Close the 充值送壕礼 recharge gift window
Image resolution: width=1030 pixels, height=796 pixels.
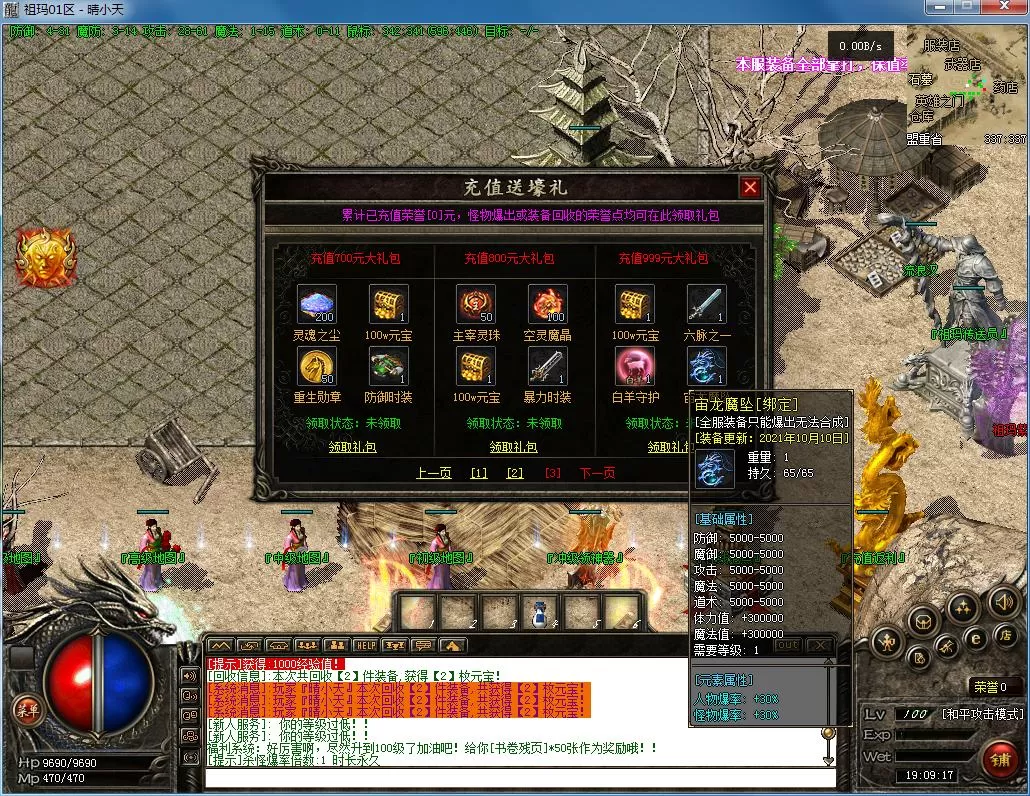[x=750, y=187]
